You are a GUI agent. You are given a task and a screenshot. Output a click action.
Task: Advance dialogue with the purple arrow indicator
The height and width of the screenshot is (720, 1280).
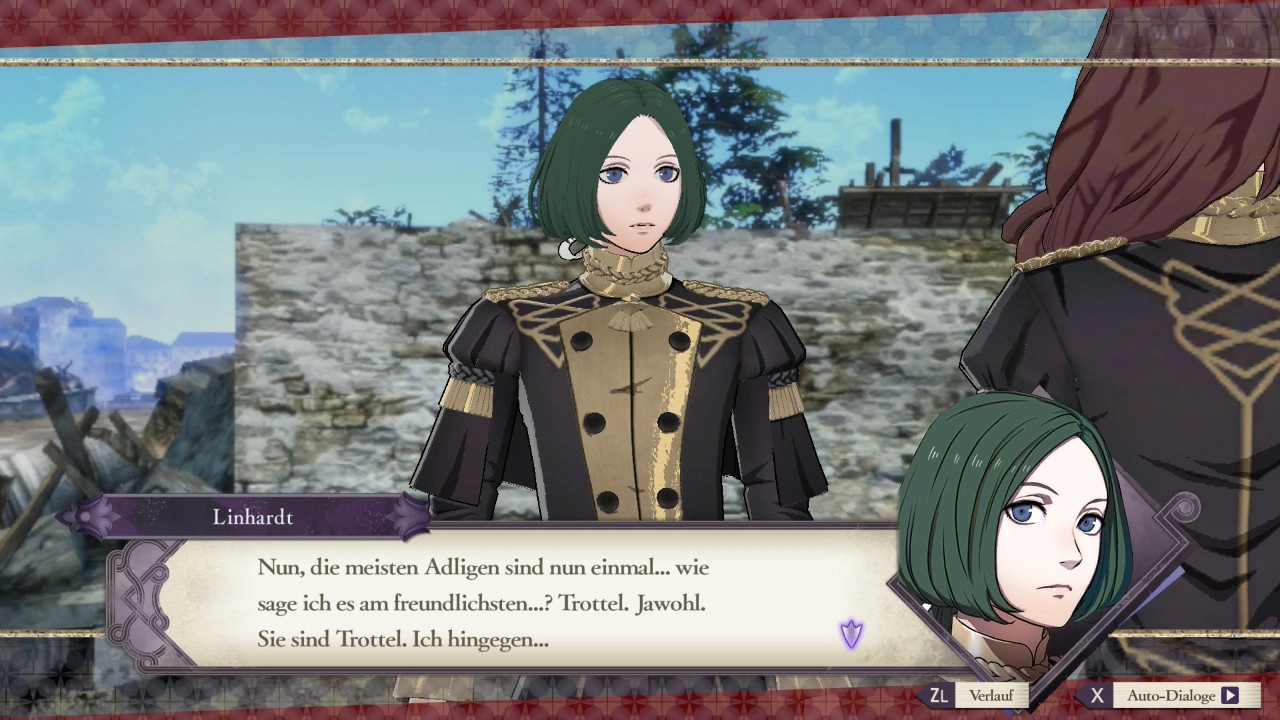pyautogui.click(x=851, y=633)
